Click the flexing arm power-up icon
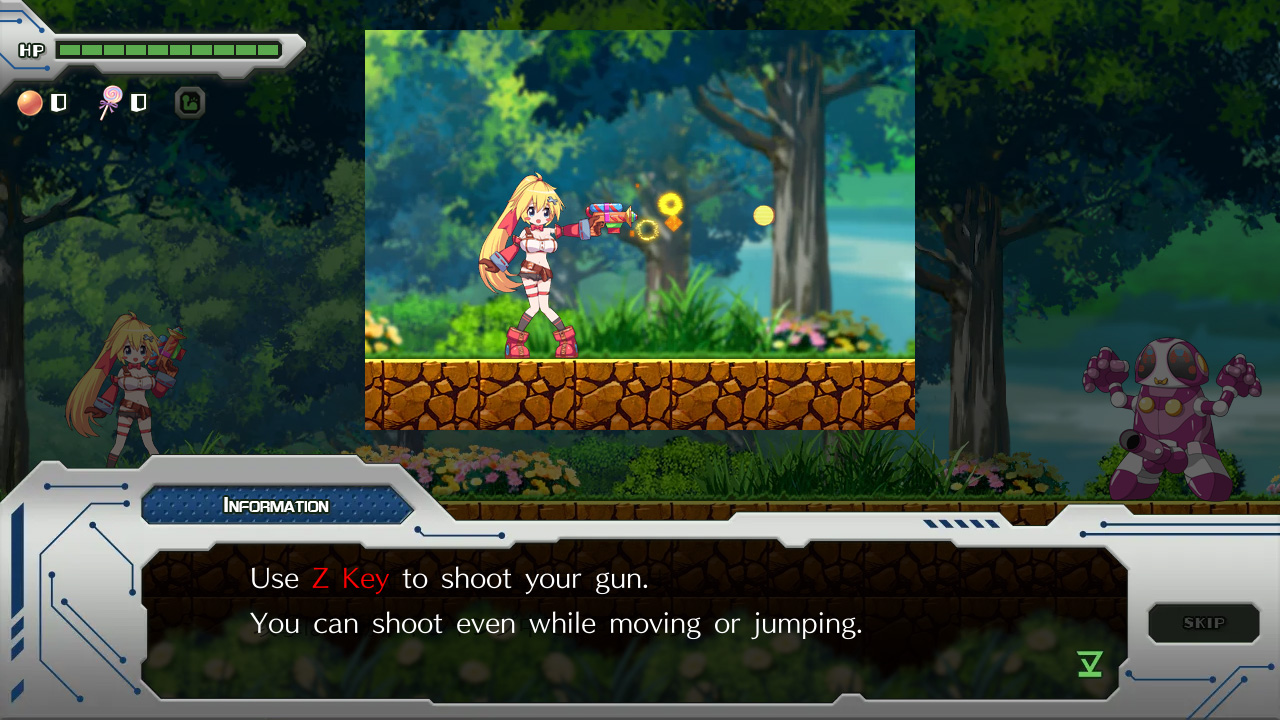Image resolution: width=1280 pixels, height=720 pixels. (x=190, y=102)
